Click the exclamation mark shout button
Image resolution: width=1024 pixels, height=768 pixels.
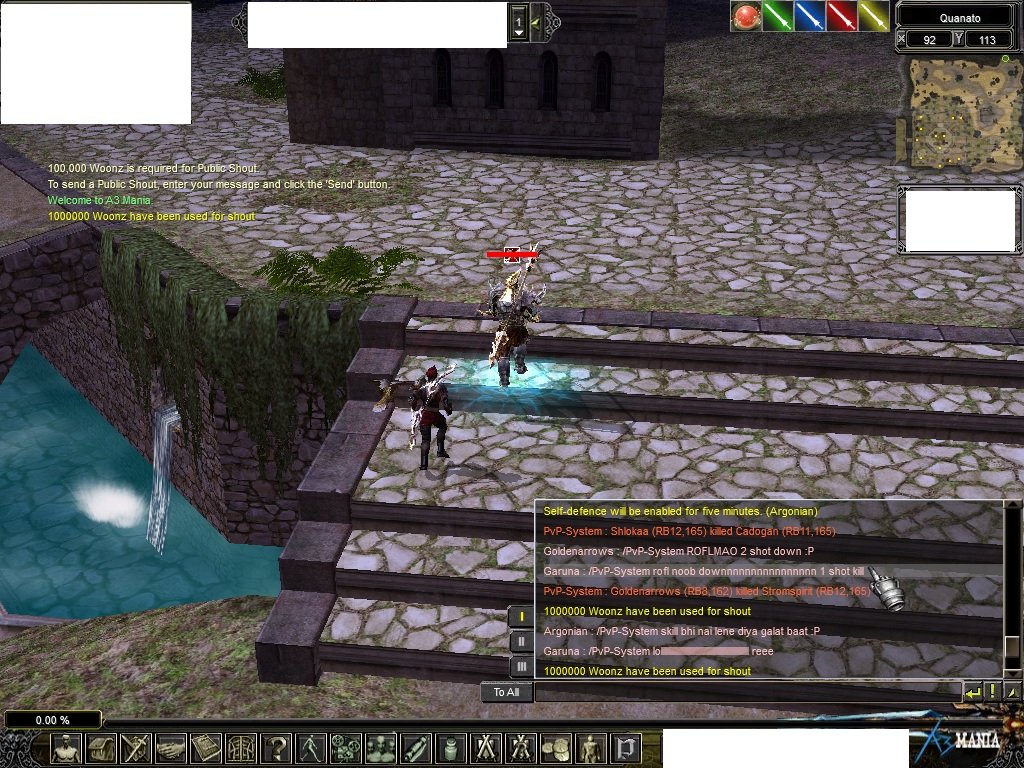pos(992,691)
